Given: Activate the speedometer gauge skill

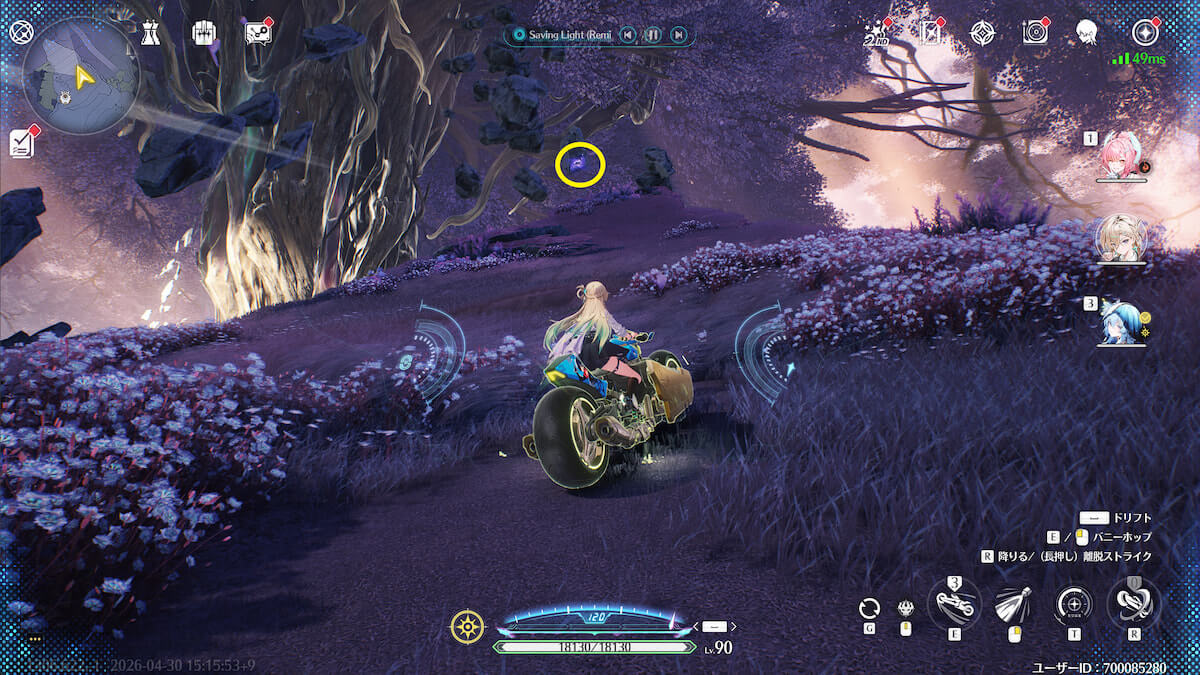Looking at the screenshot, I should click(1074, 605).
